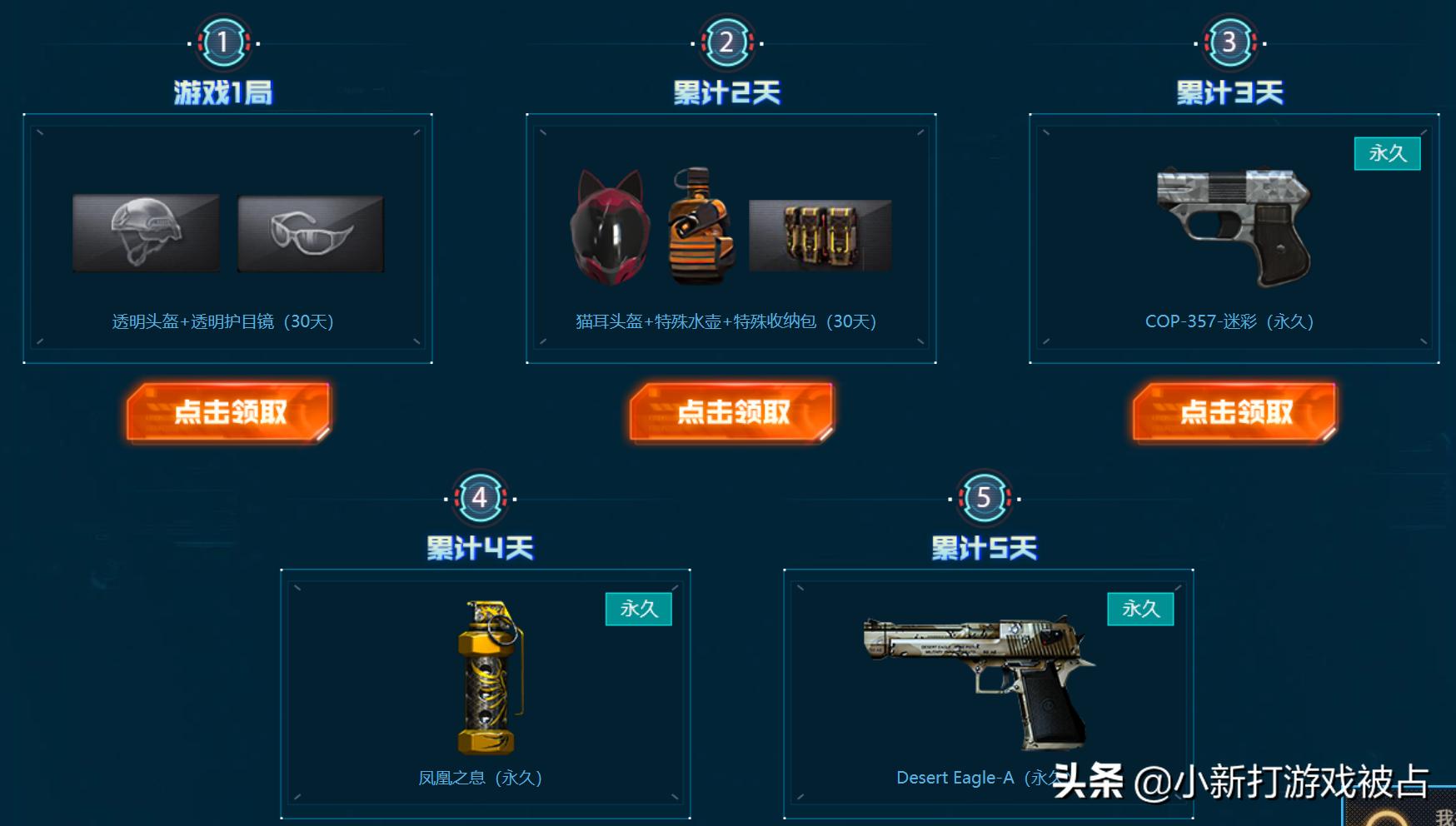Select the transparent helmet reward icon
The width and height of the screenshot is (1456, 826).
tap(147, 233)
